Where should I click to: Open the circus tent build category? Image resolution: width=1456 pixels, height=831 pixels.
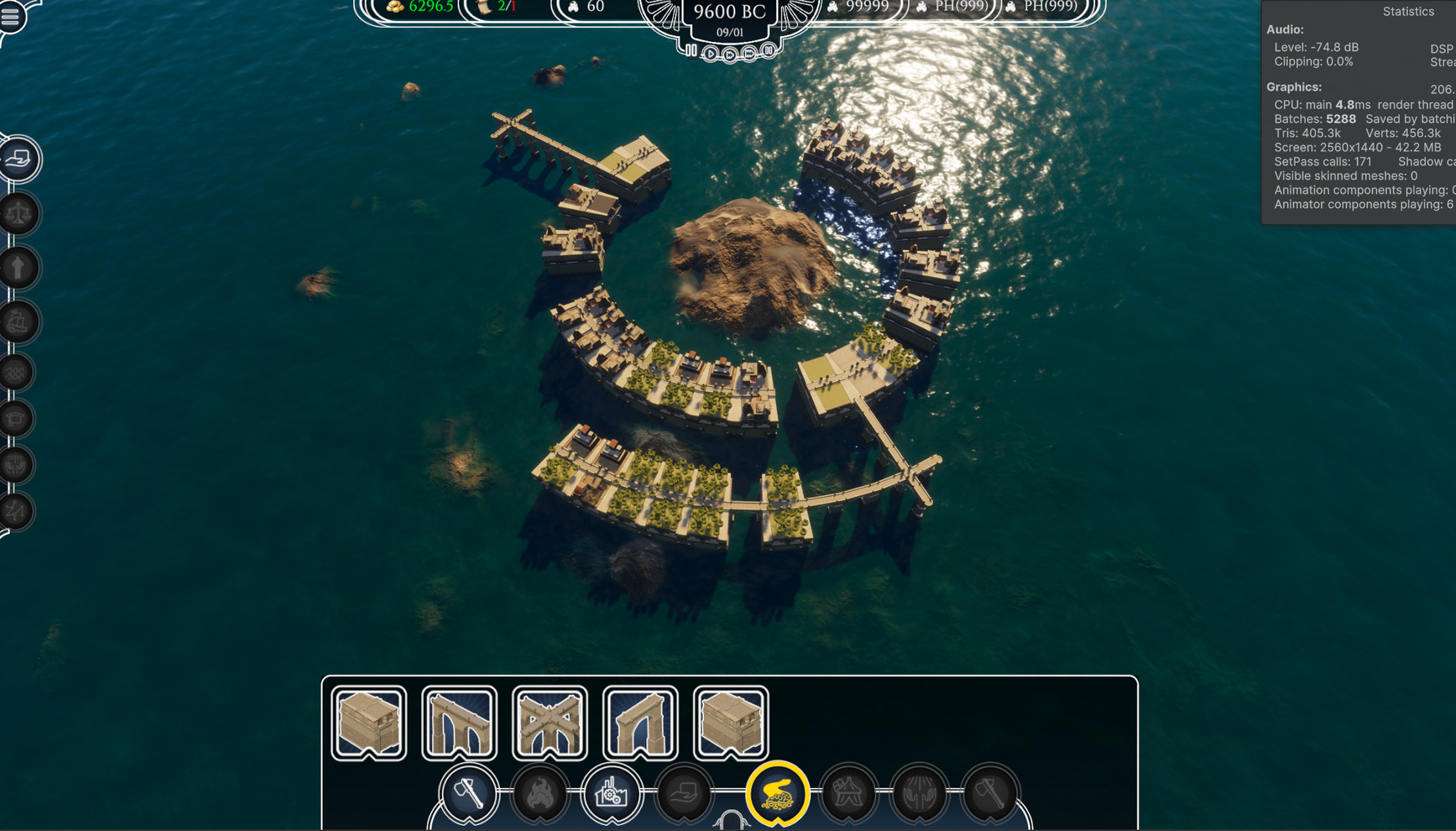point(848,794)
